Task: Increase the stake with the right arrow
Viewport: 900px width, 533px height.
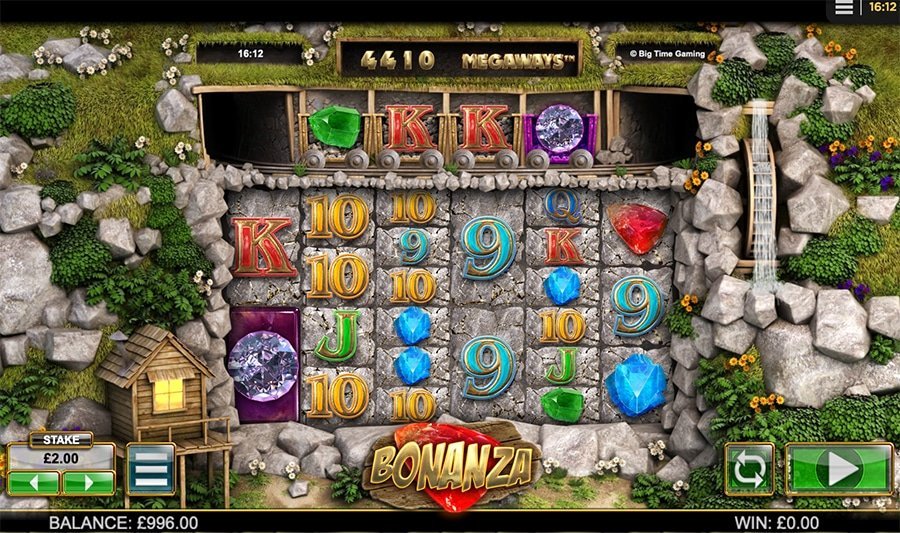Action: pyautogui.click(x=88, y=483)
